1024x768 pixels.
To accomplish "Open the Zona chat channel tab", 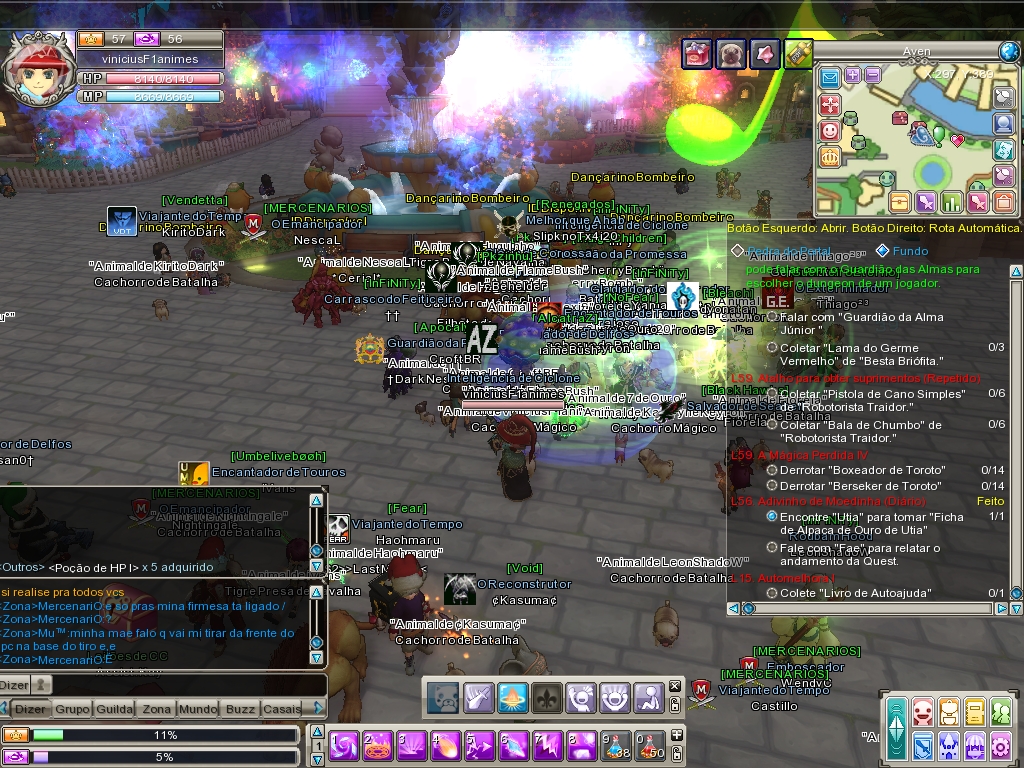I will point(156,709).
